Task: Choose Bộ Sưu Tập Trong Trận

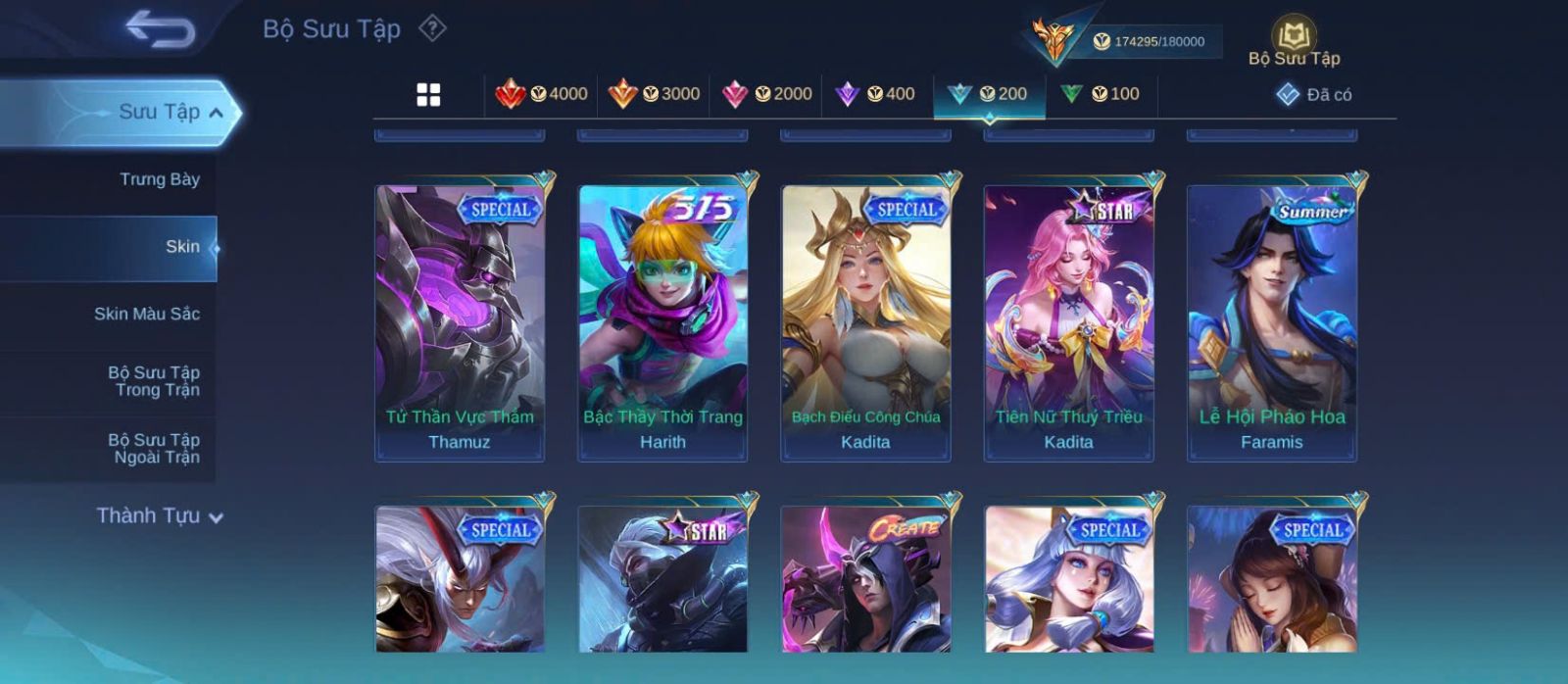Action: click(x=155, y=381)
